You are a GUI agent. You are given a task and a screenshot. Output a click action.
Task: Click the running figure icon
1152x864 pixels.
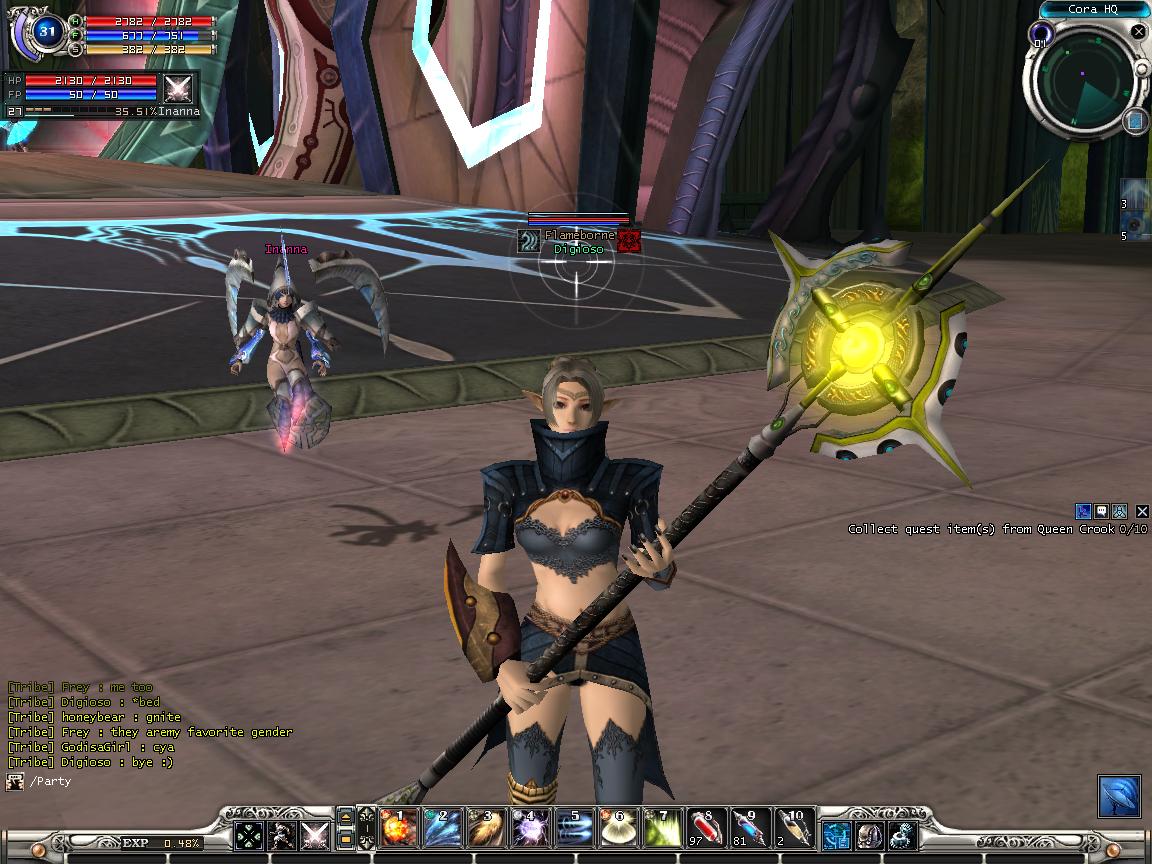pos(283,835)
